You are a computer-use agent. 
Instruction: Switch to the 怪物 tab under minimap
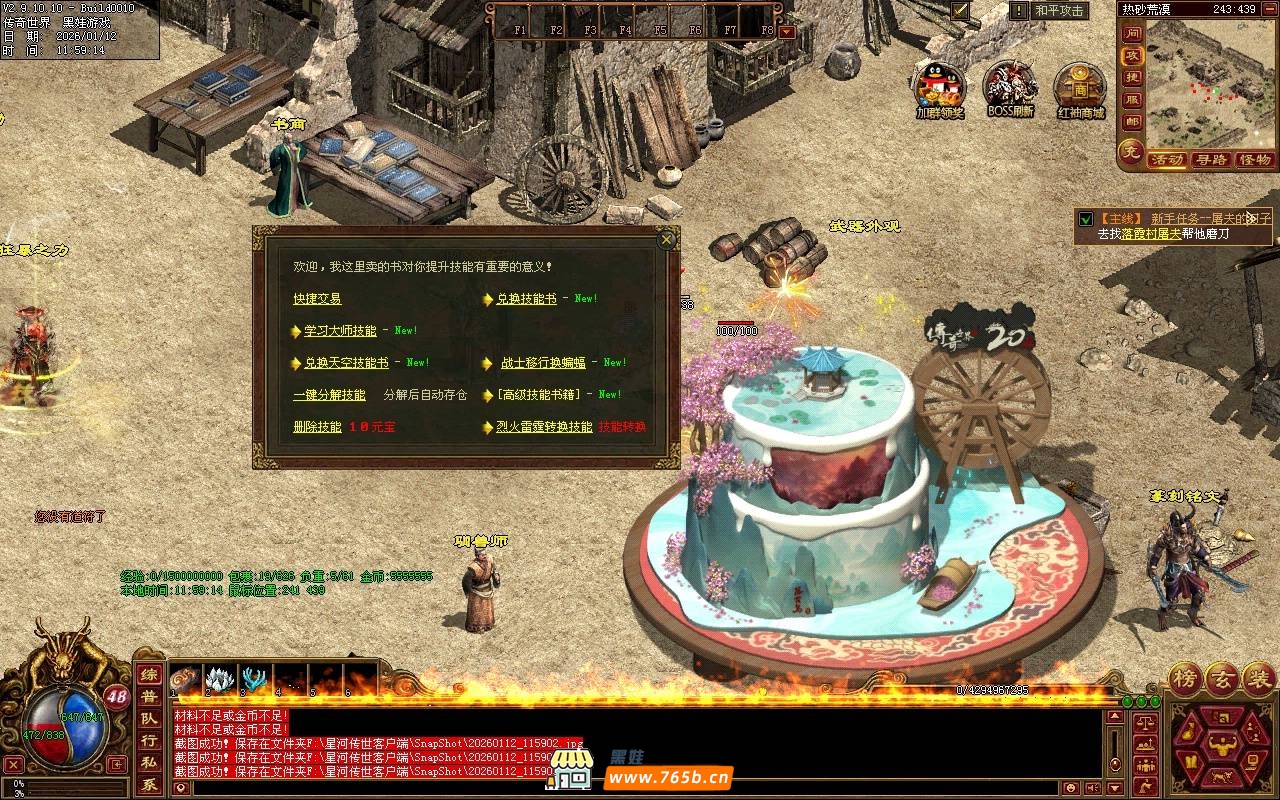[x=1254, y=160]
